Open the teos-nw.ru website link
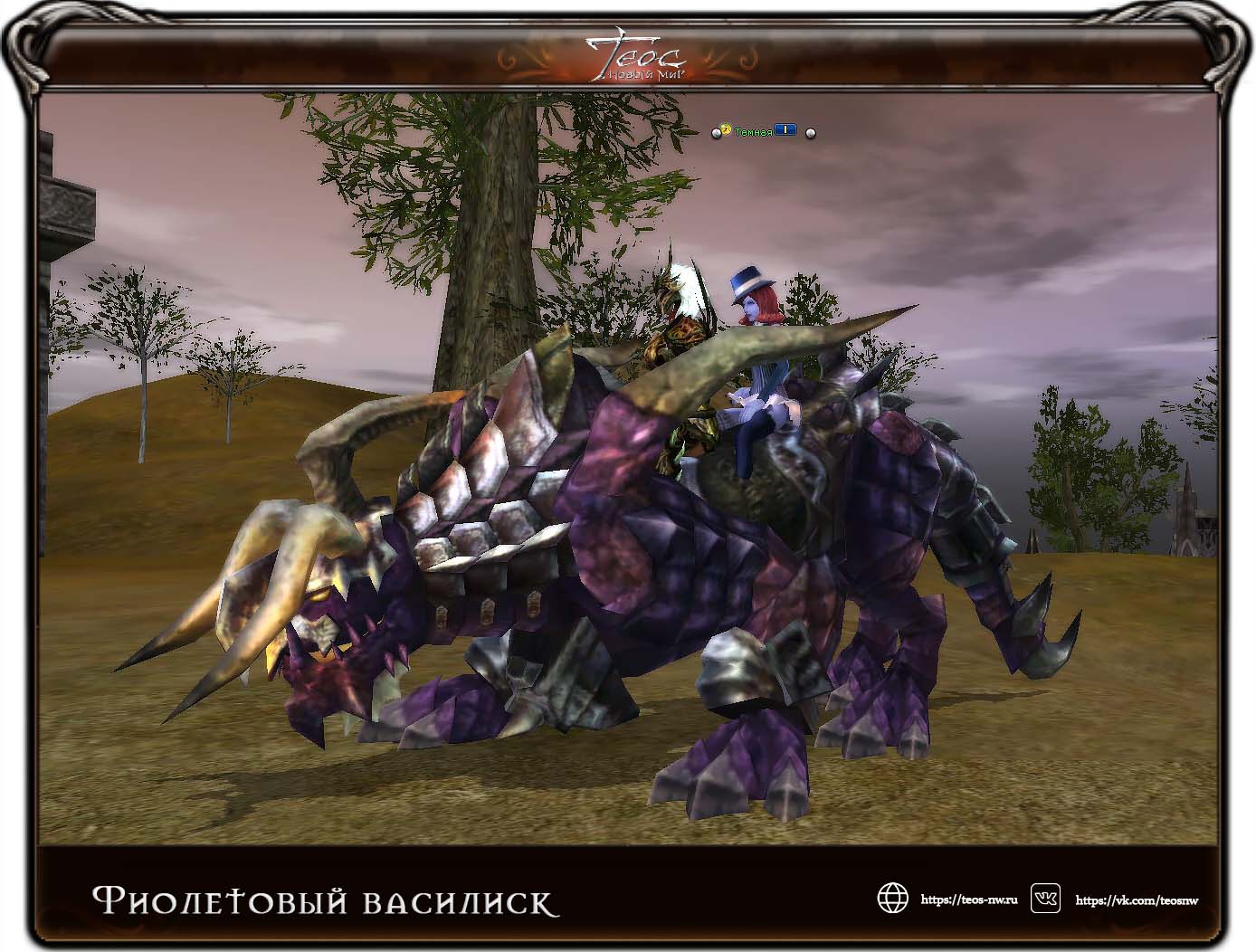1256x952 pixels. (968, 900)
